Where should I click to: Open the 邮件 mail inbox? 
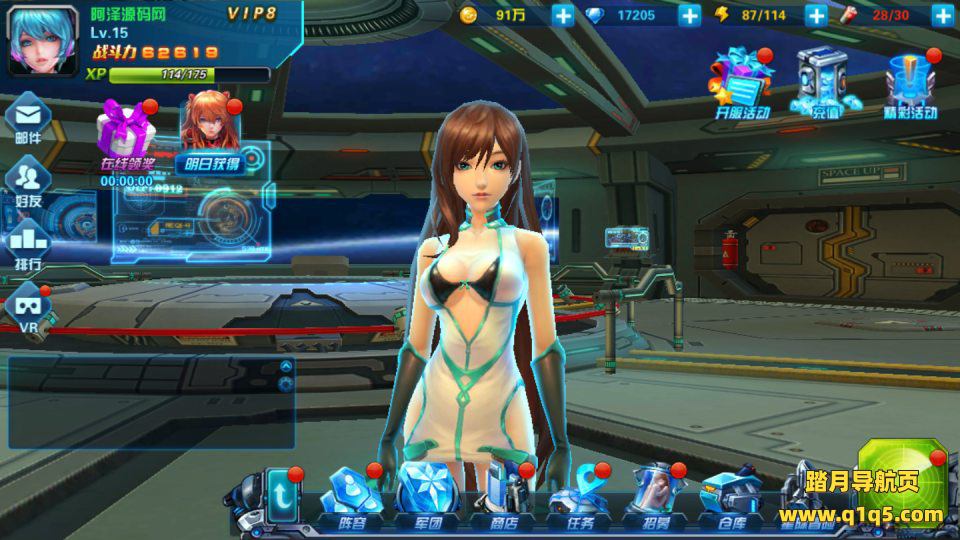pyautogui.click(x=29, y=118)
